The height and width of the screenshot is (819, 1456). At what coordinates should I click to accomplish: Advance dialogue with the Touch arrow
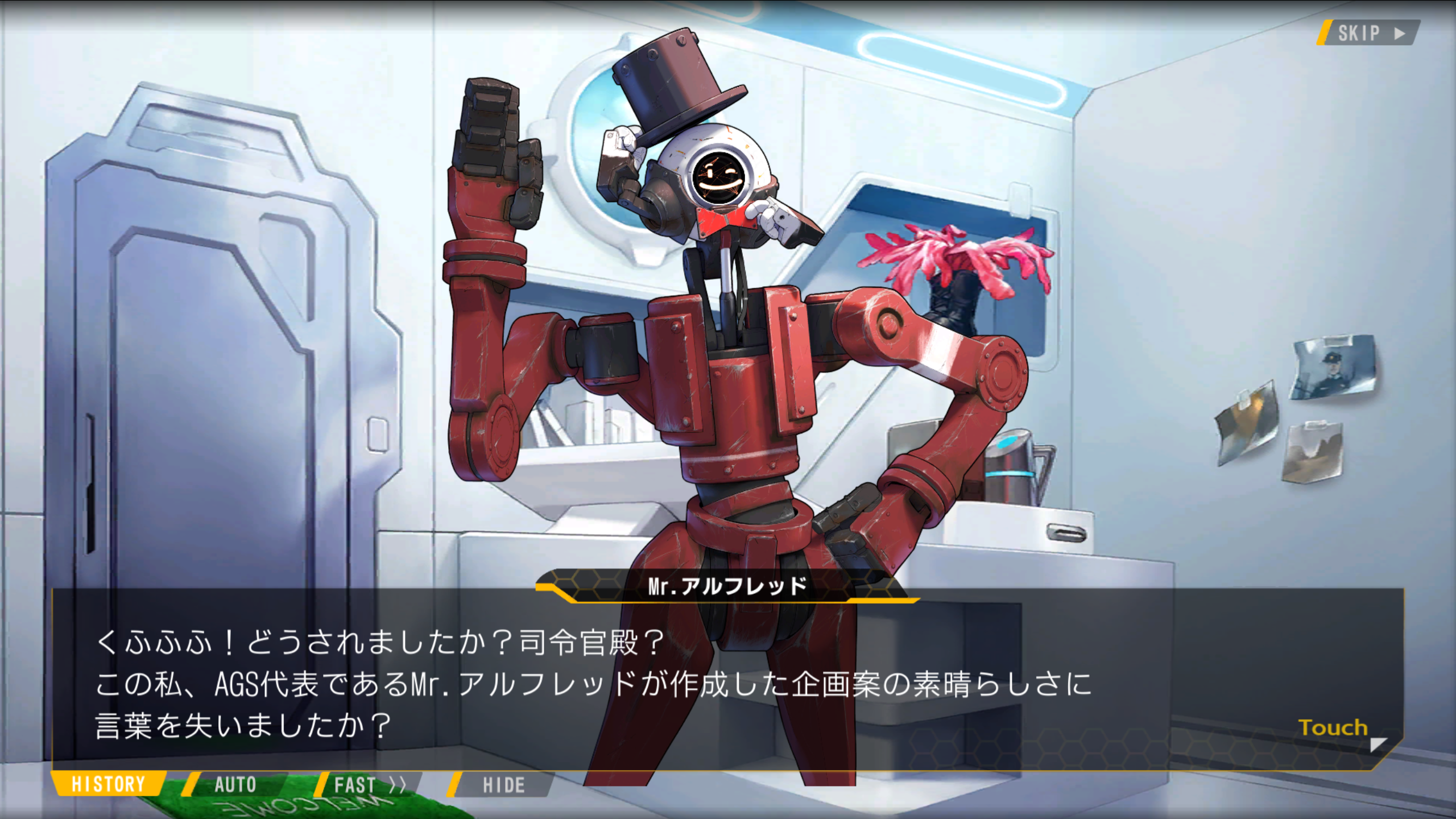(1378, 744)
